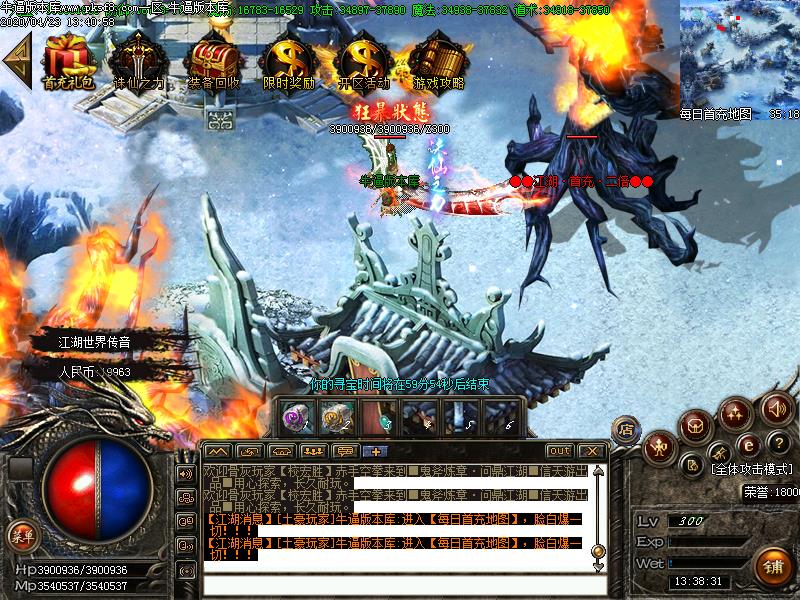Image resolution: width=800 pixels, height=600 pixels.
Task: Click the chat window's out button
Action: [x=560, y=451]
